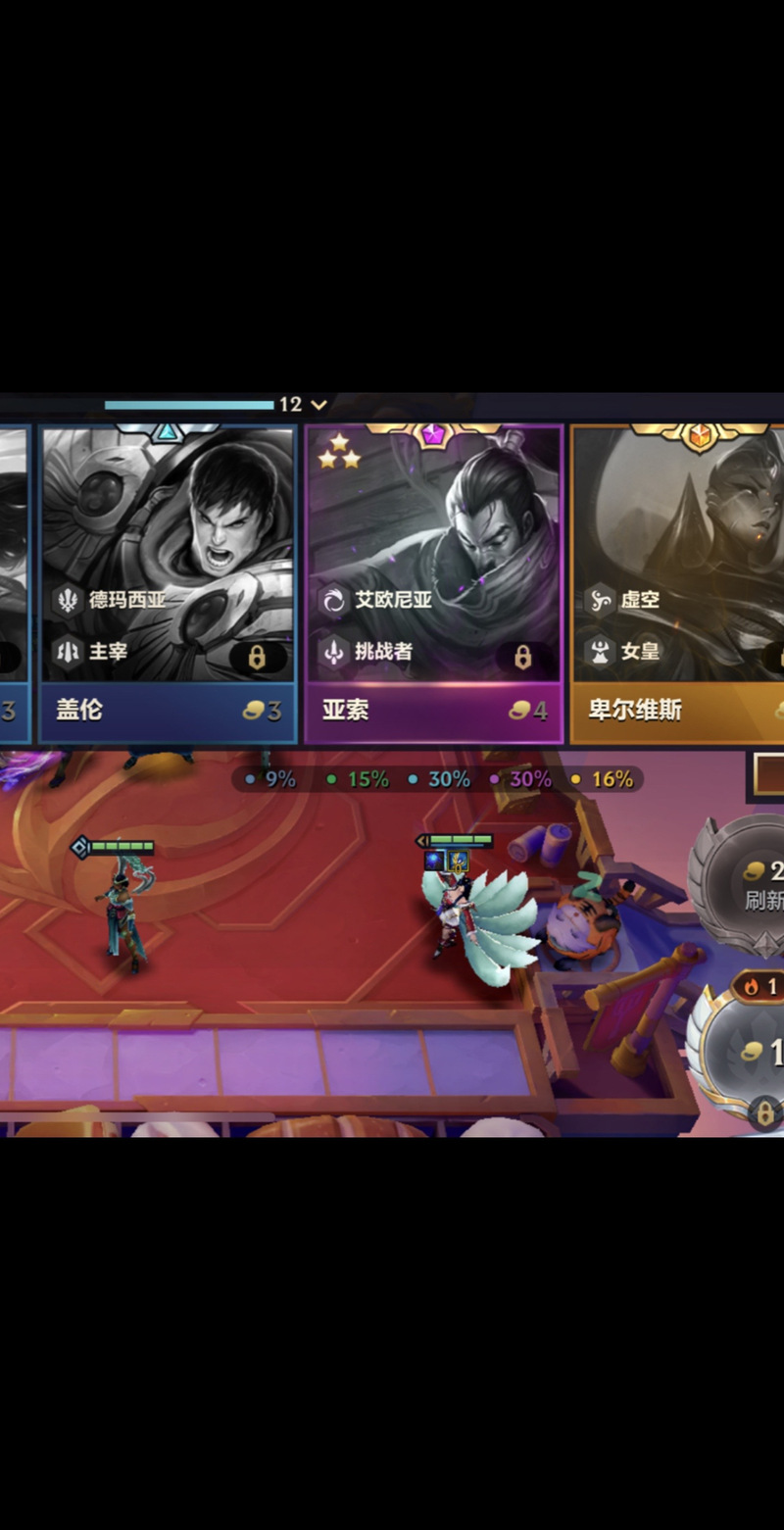Expand the dropdown arrow next to 12
The height and width of the screenshot is (1530, 784).
tap(318, 404)
